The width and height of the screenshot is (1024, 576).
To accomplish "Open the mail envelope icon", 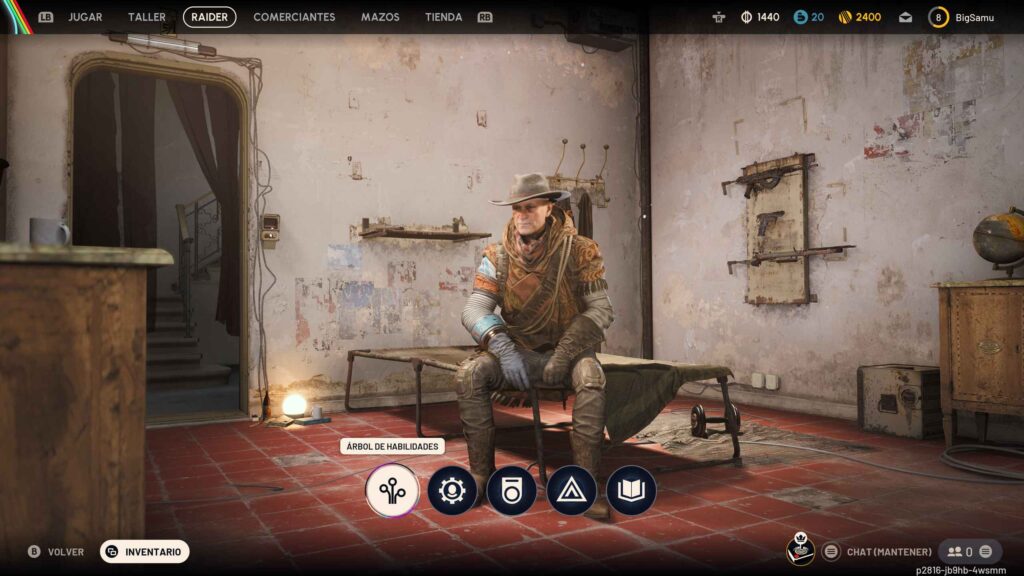I will coord(905,17).
